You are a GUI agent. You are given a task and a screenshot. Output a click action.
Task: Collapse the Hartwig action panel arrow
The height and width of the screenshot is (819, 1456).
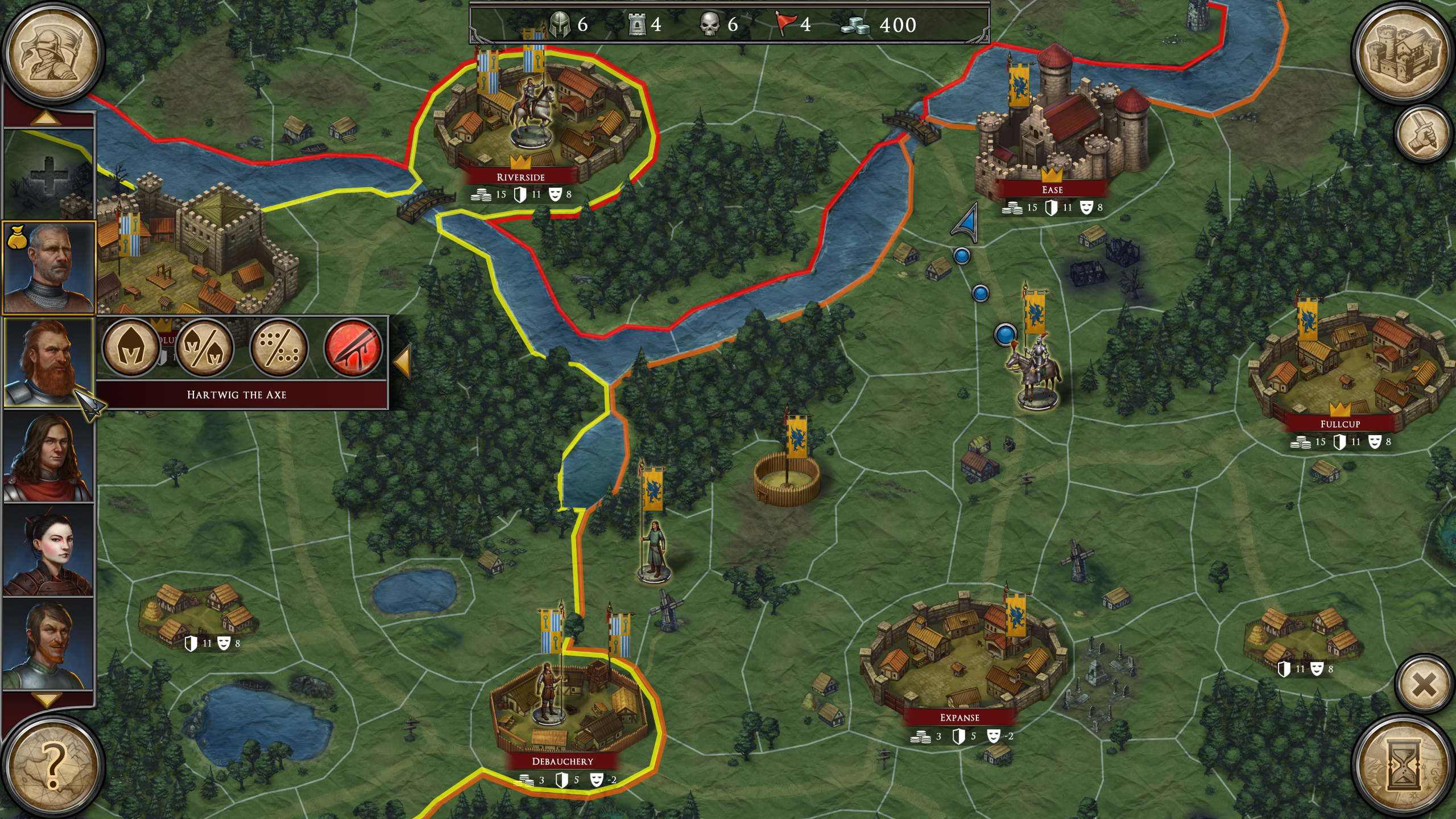(402, 362)
